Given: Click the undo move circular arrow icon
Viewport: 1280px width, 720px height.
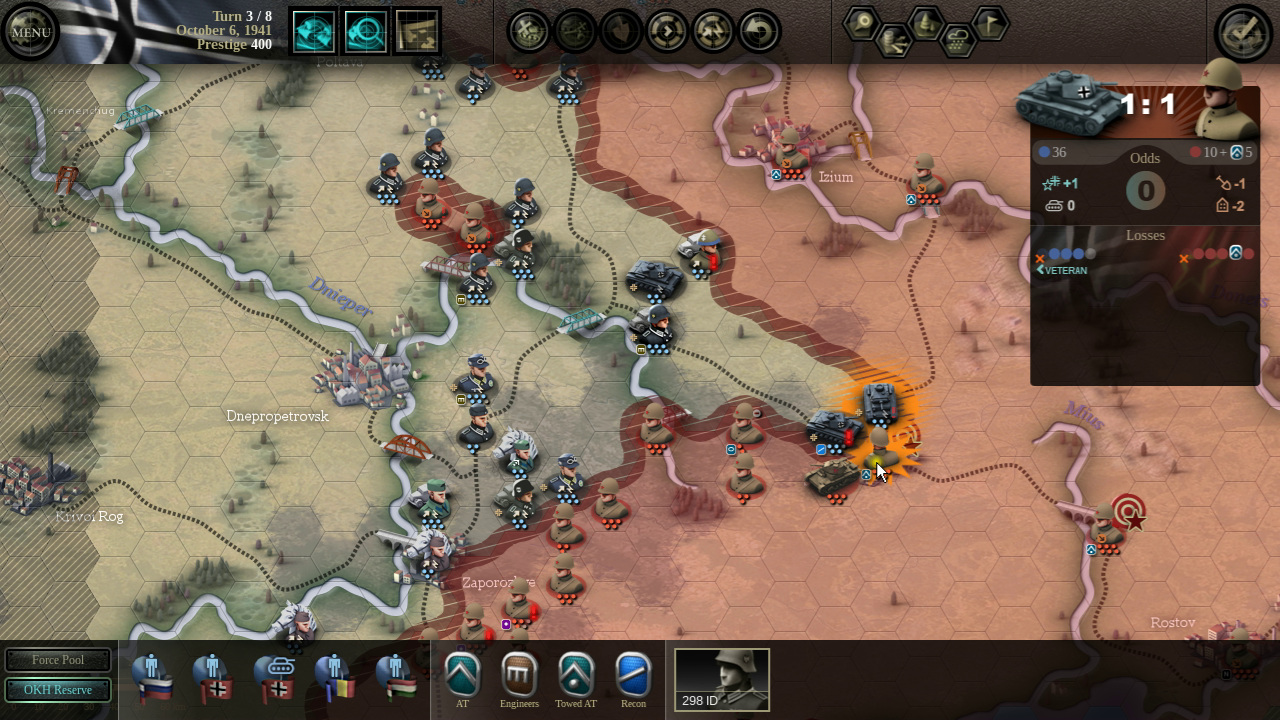Looking at the screenshot, I should (758, 31).
